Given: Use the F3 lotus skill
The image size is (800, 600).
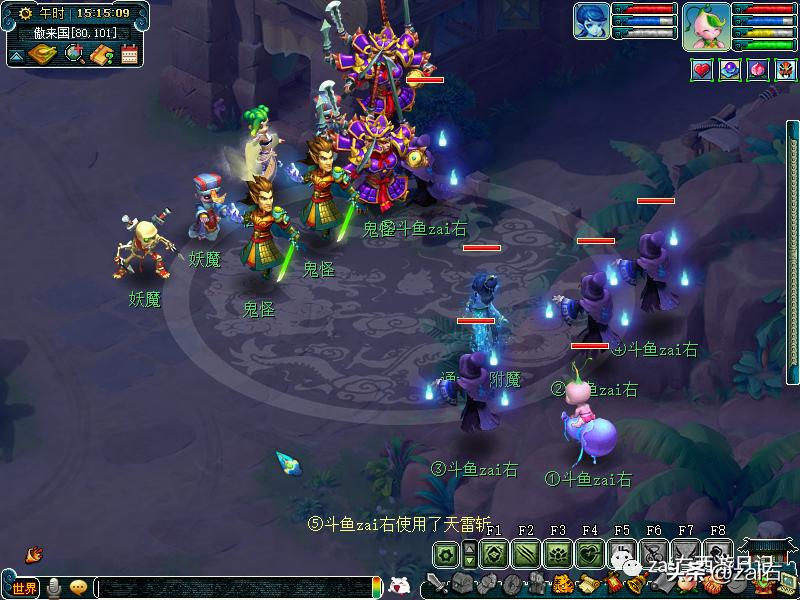Looking at the screenshot, I should 558,554.
